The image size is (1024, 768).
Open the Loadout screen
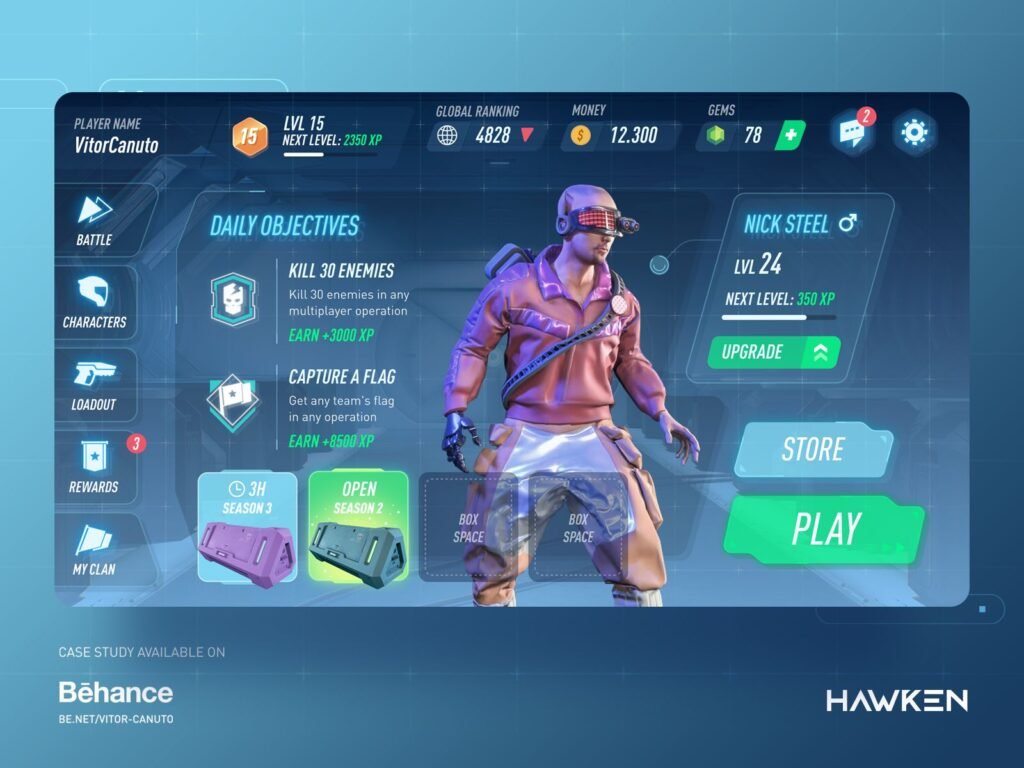coord(95,384)
